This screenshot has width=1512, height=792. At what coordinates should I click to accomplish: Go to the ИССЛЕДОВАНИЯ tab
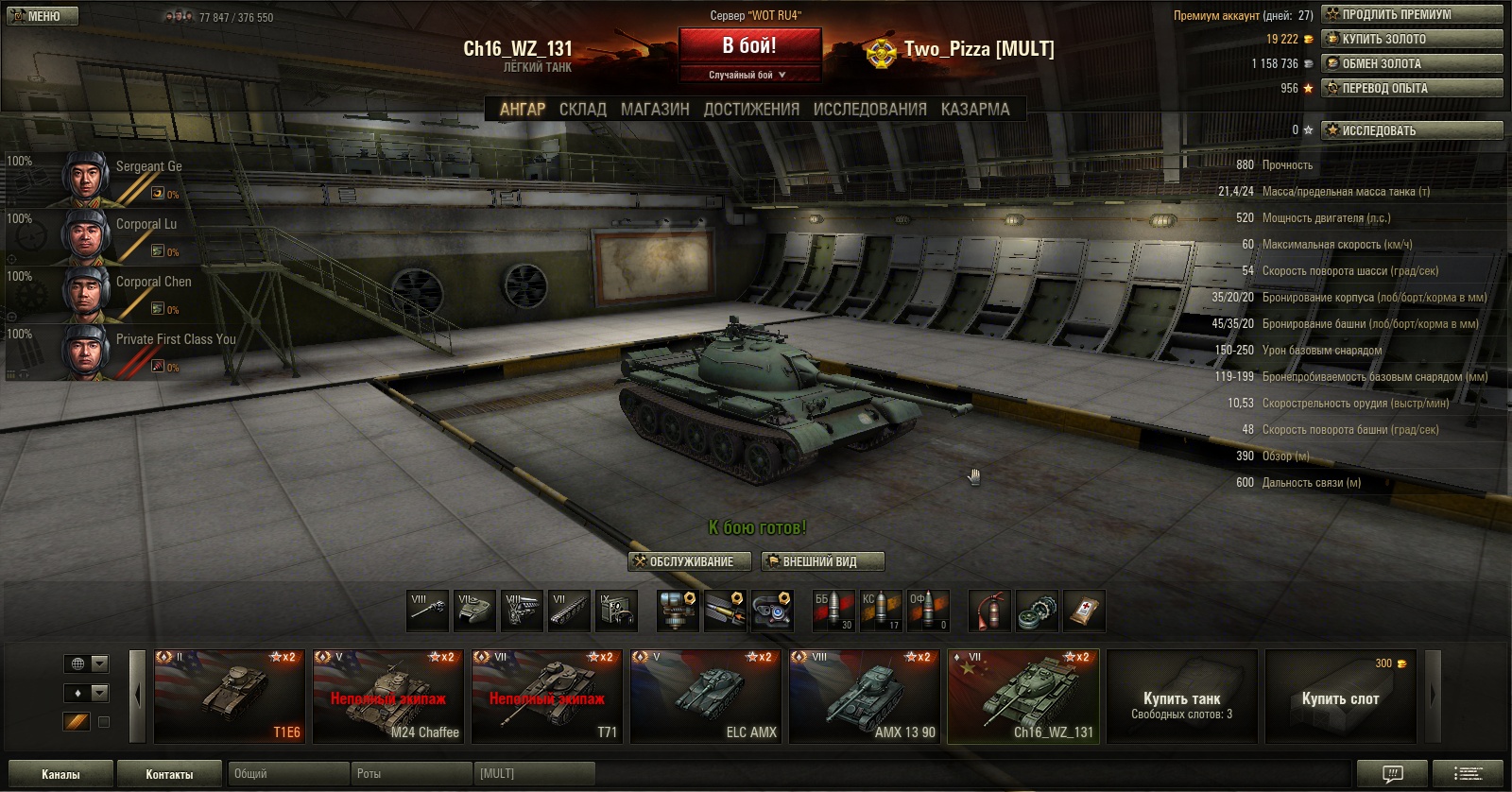pos(869,110)
